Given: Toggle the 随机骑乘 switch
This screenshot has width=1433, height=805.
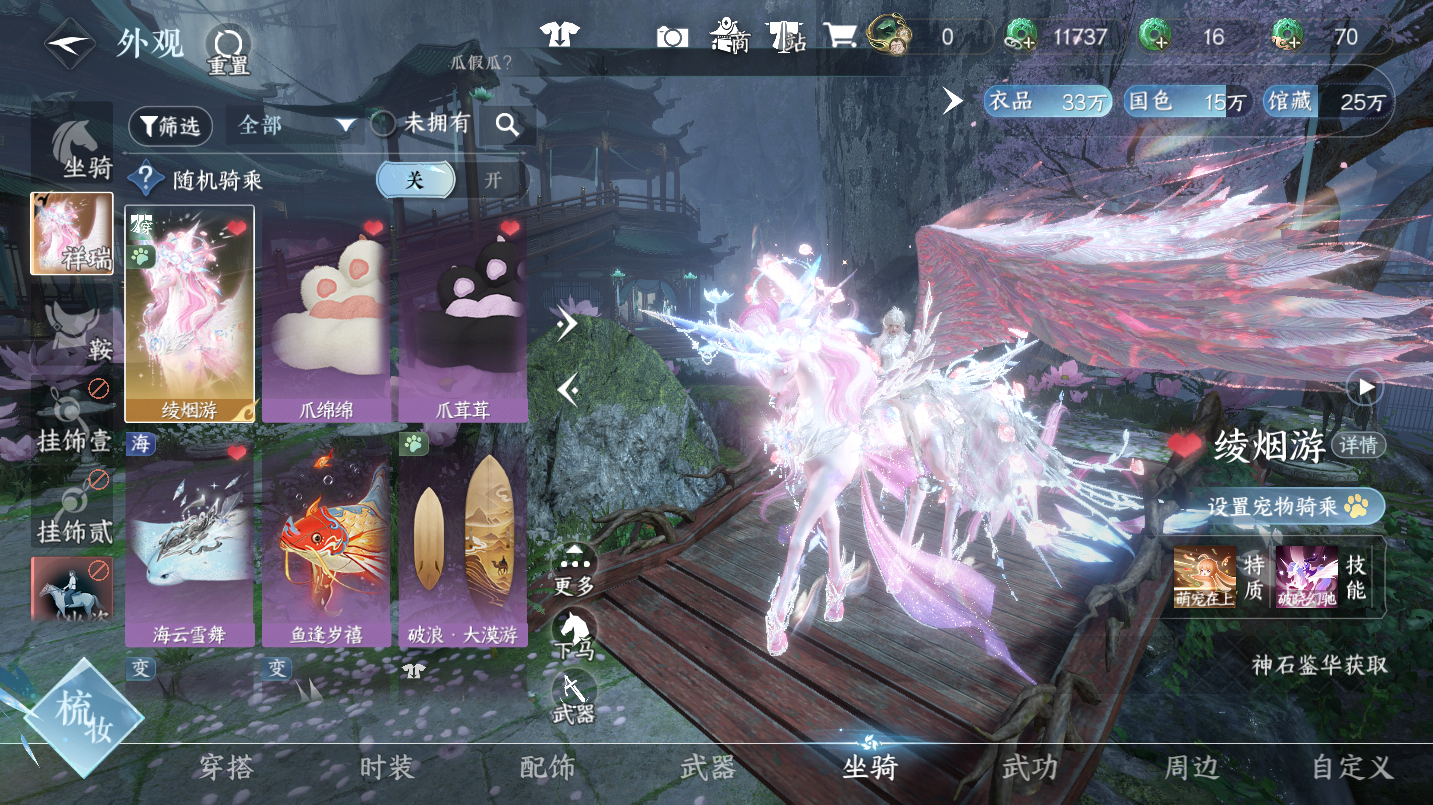Looking at the screenshot, I should pos(452,180).
